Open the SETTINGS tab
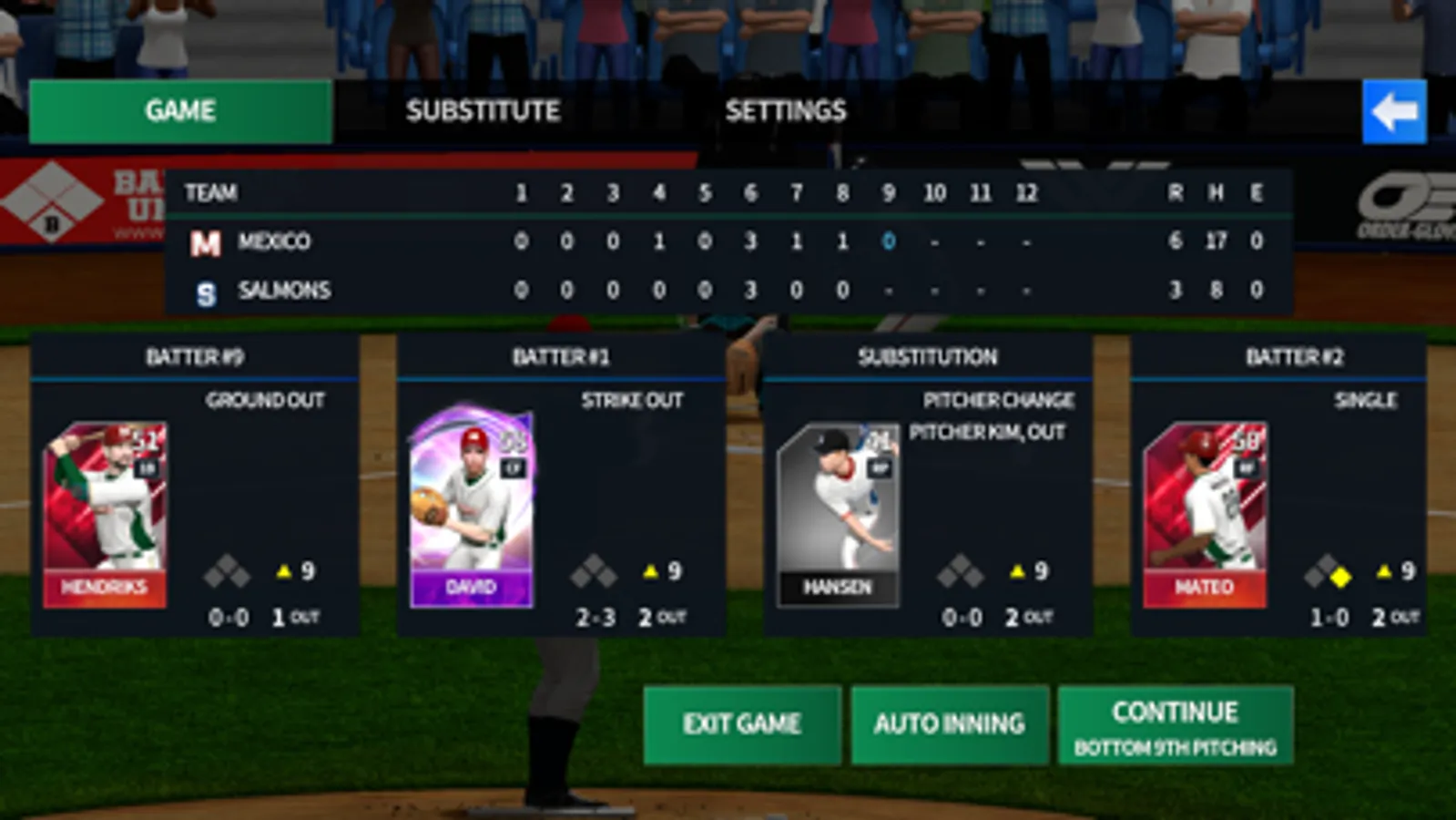Image resolution: width=1456 pixels, height=820 pixels. pos(785,111)
